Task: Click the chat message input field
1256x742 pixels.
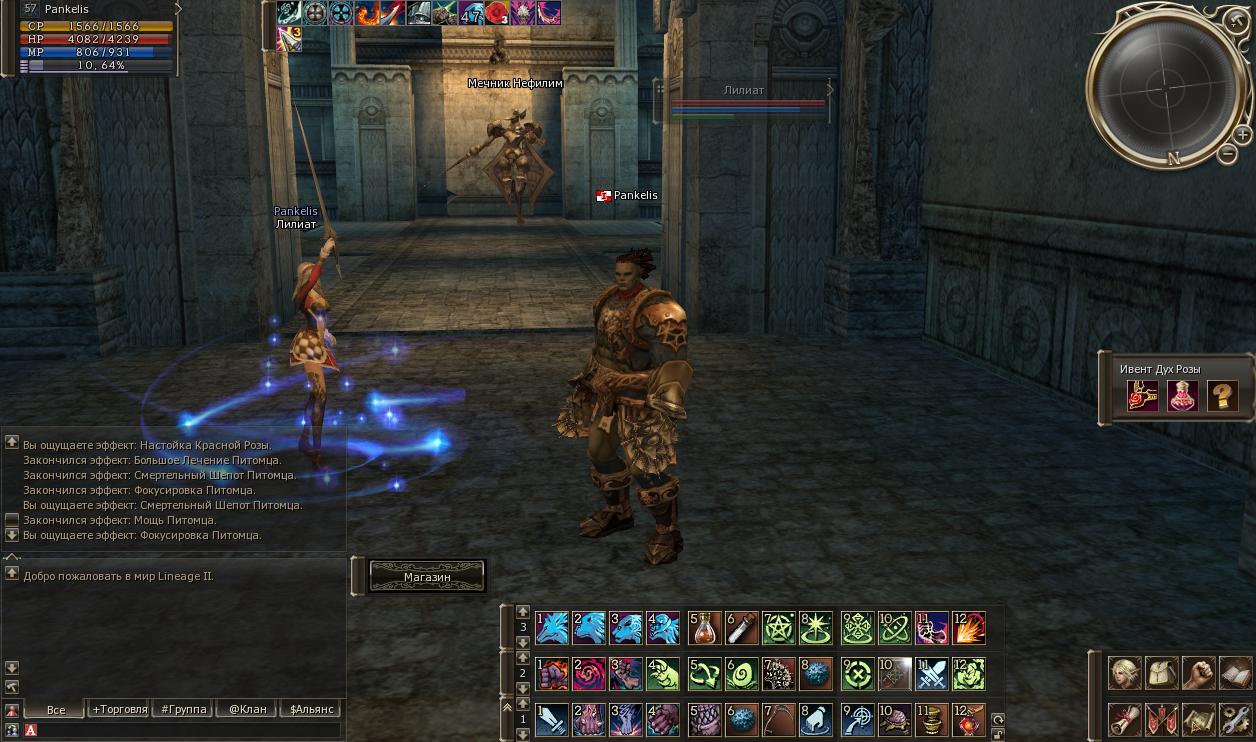Action: coord(185,731)
